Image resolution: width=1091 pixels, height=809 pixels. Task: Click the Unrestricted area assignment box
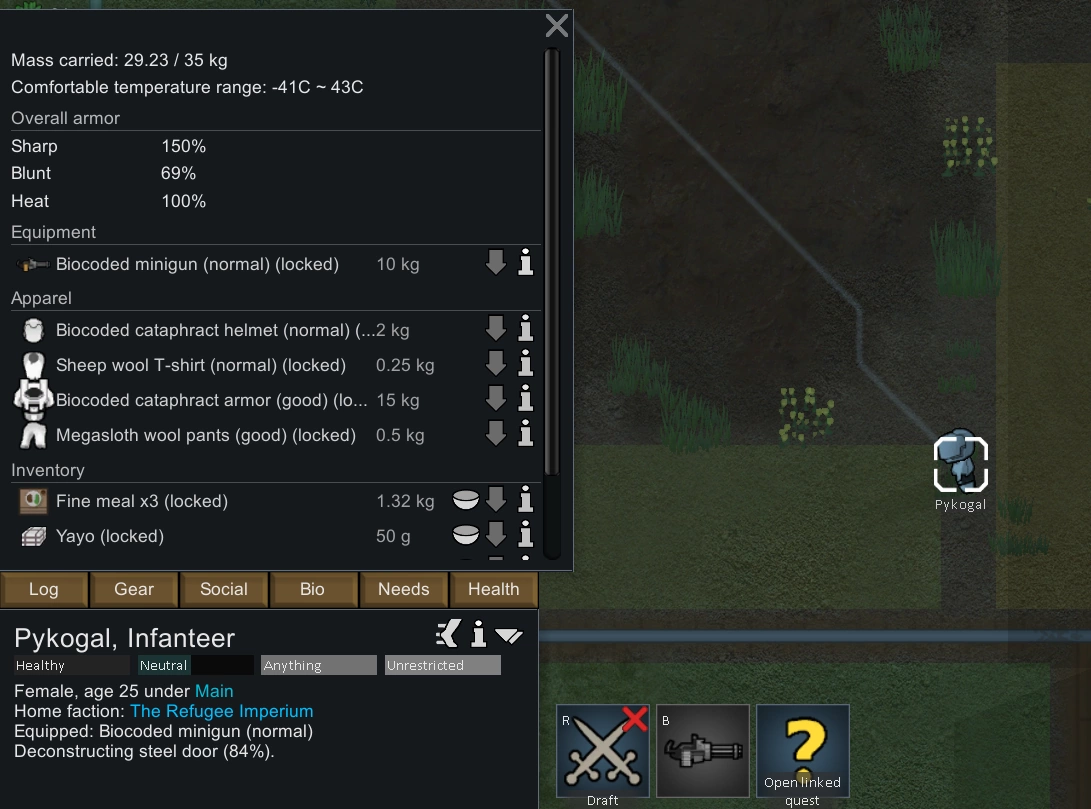442,665
